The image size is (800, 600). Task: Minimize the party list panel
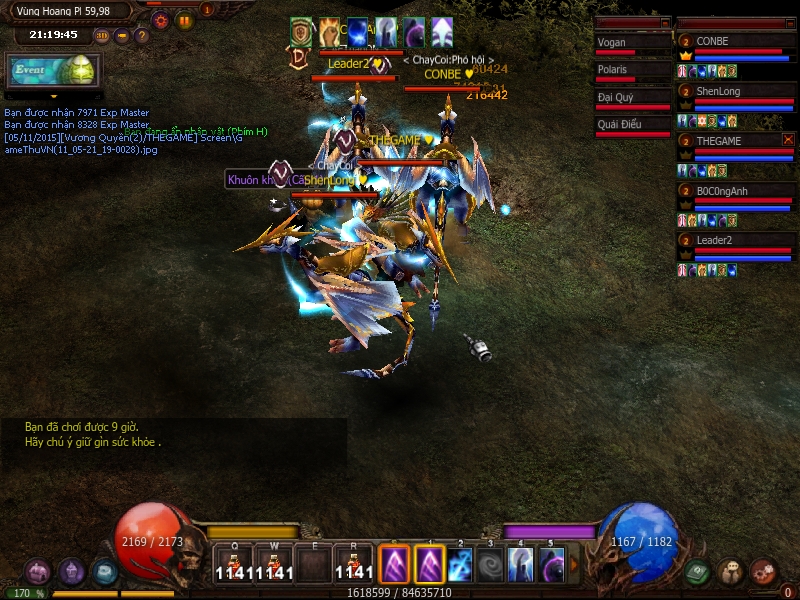789,22
